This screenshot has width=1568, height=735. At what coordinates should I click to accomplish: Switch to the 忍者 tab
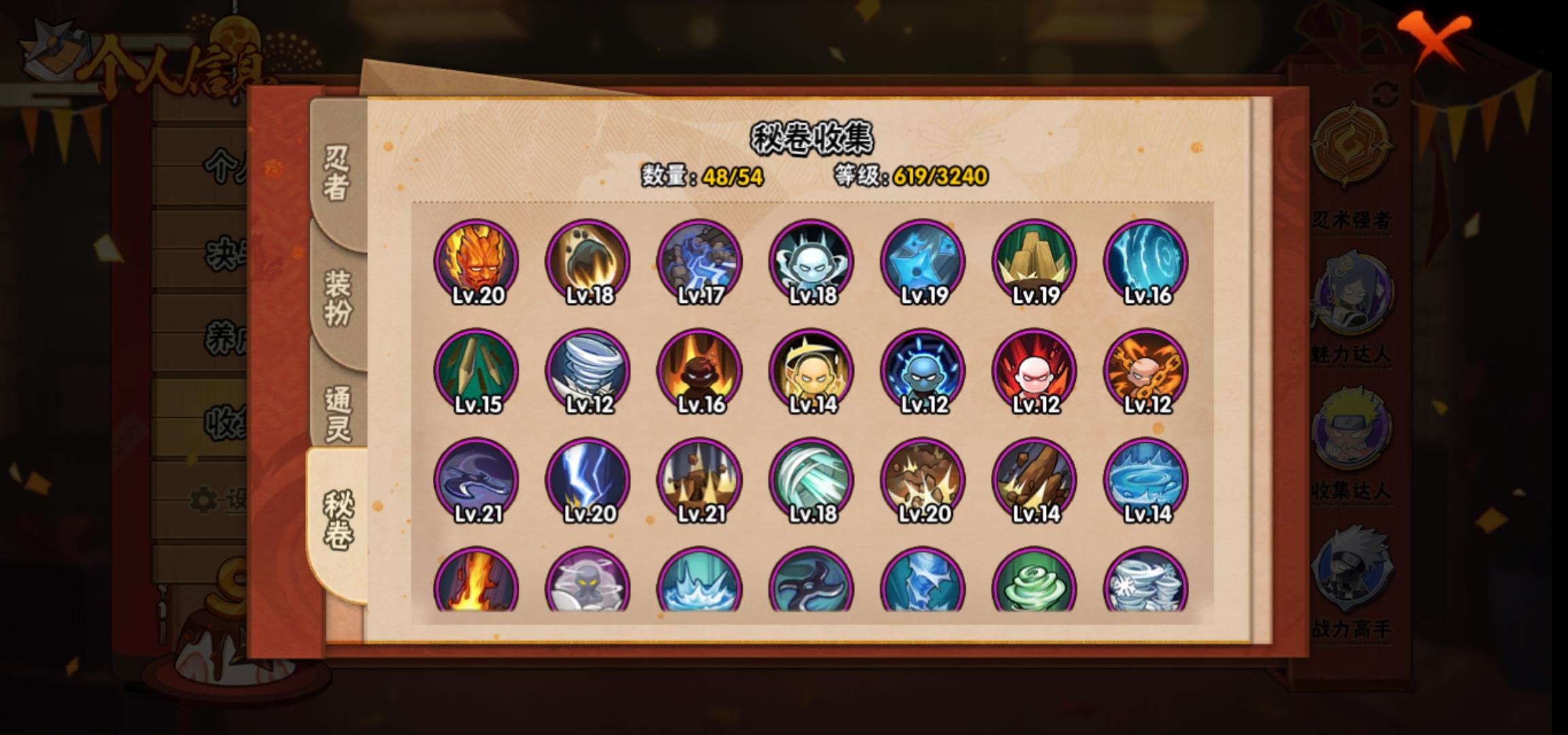(x=337, y=174)
